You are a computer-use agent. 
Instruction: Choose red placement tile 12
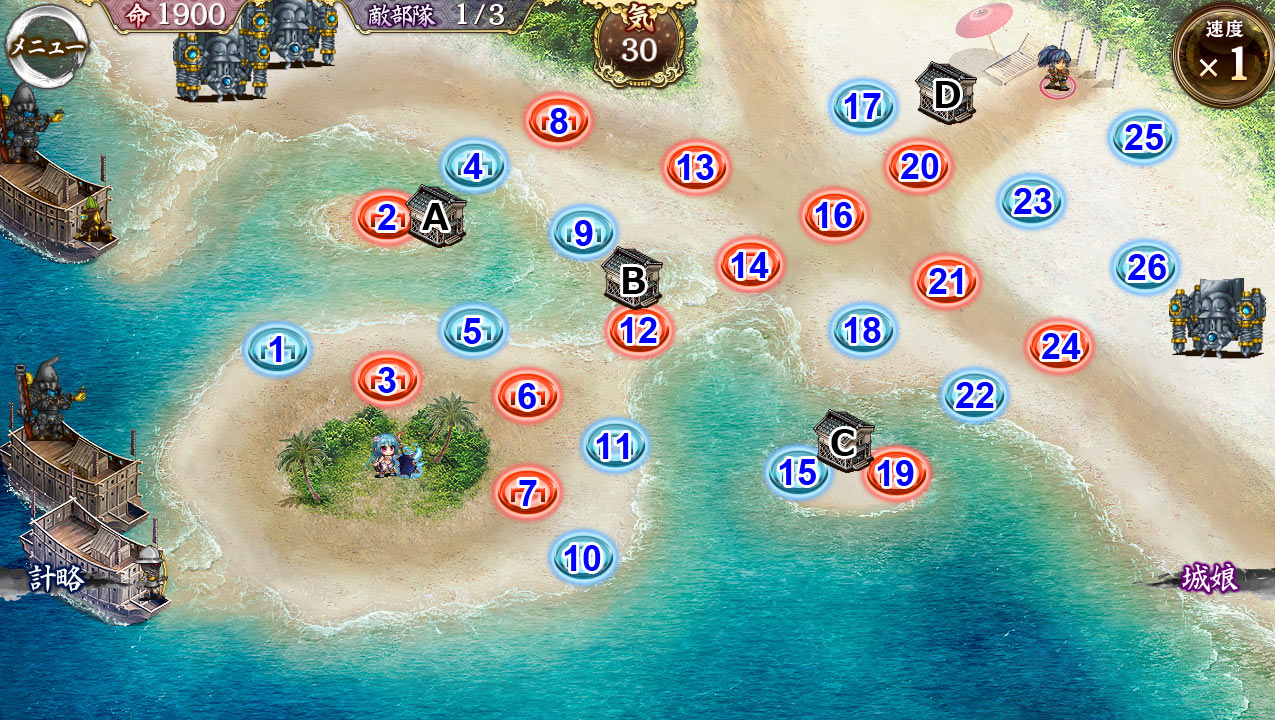coord(639,330)
